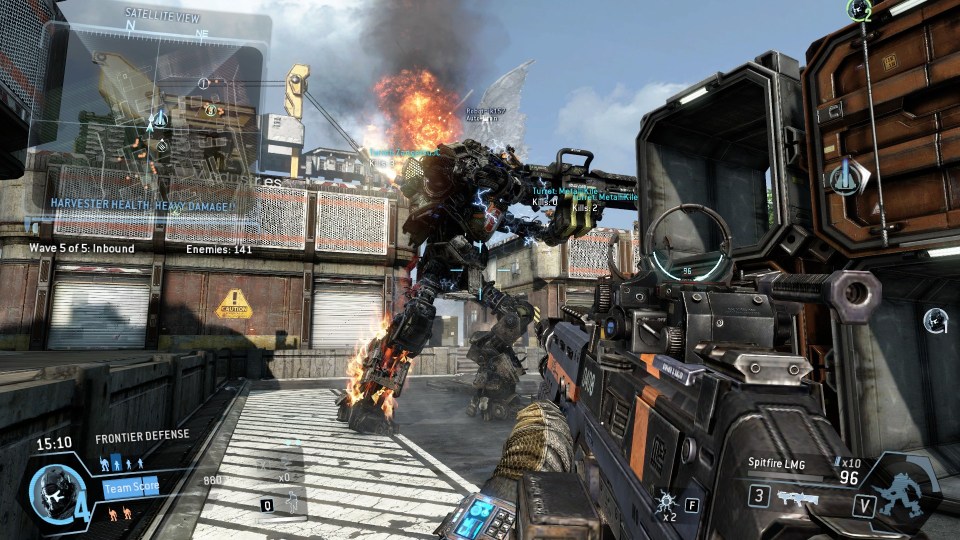This screenshot has height=540, width=960.
Task: Click the pilot helmet portrait
Action: tap(49, 489)
